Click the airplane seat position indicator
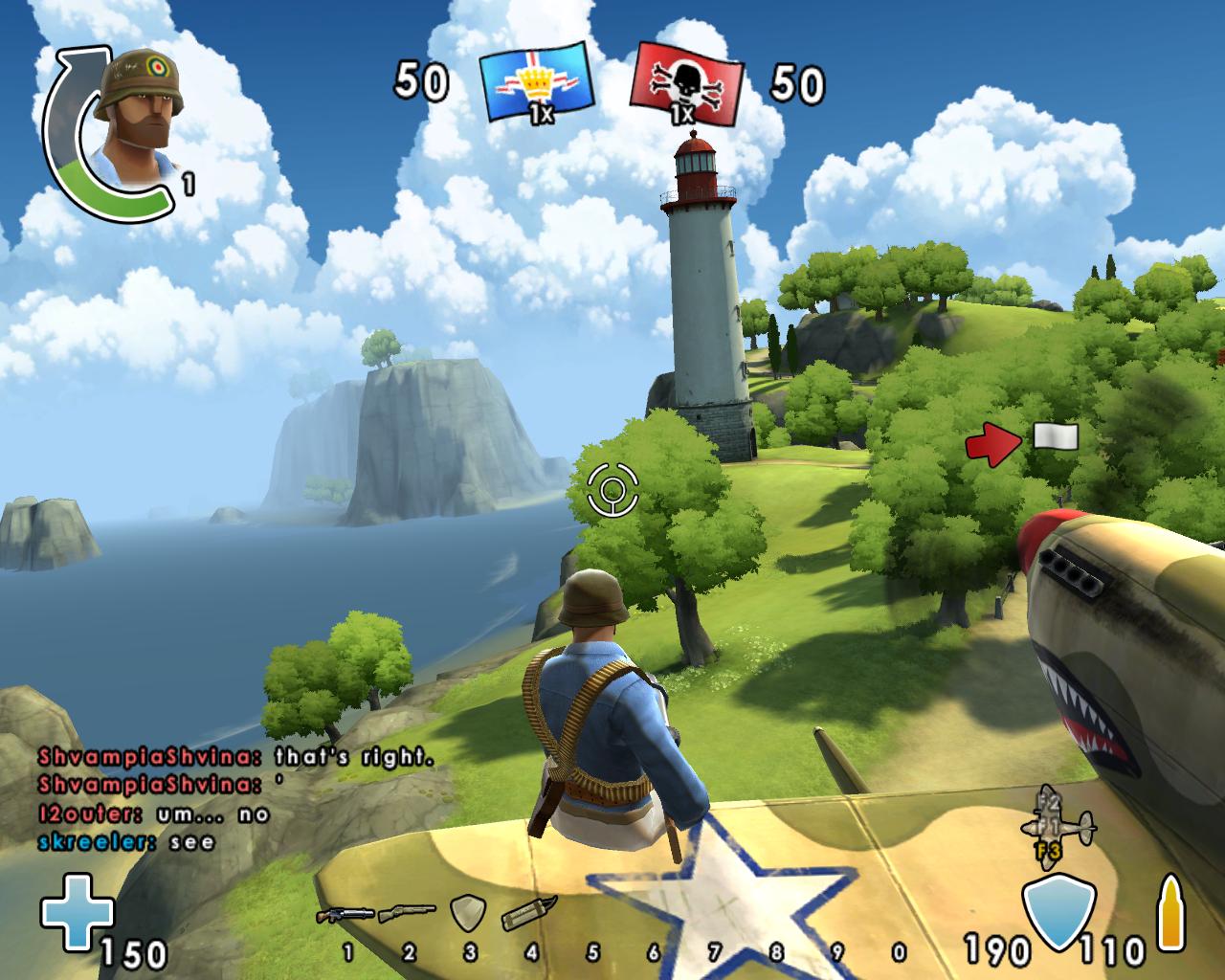 pyautogui.click(x=1058, y=824)
